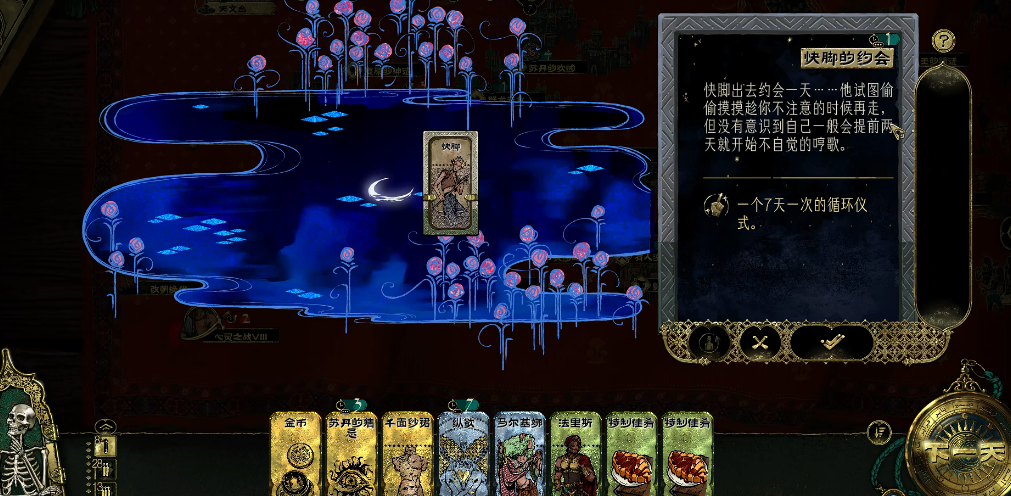Click the round hand-icon button in the event panel
The height and width of the screenshot is (496, 1011).
click(x=708, y=342)
